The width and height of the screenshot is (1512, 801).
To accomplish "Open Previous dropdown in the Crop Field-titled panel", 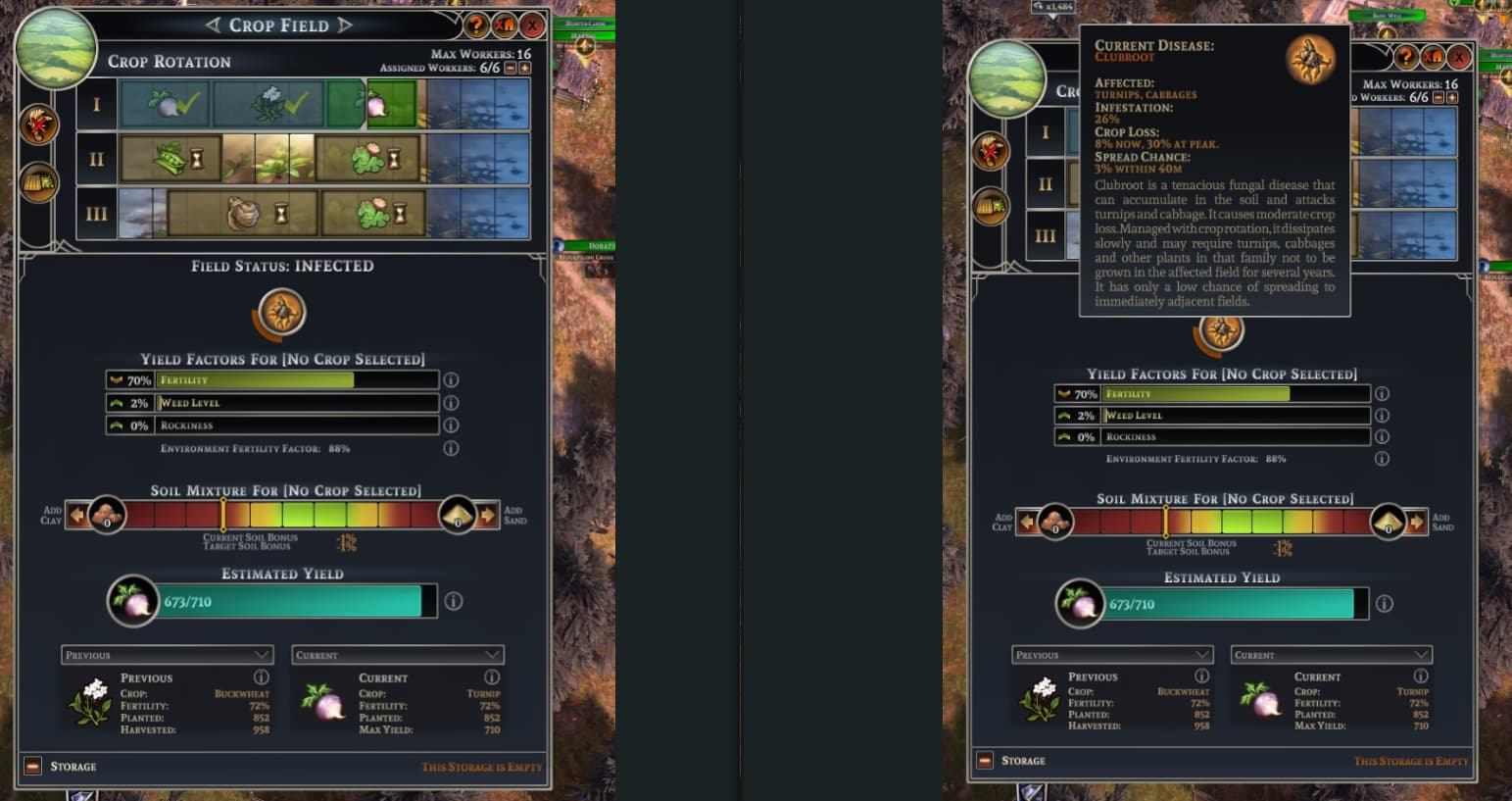I will (x=167, y=655).
